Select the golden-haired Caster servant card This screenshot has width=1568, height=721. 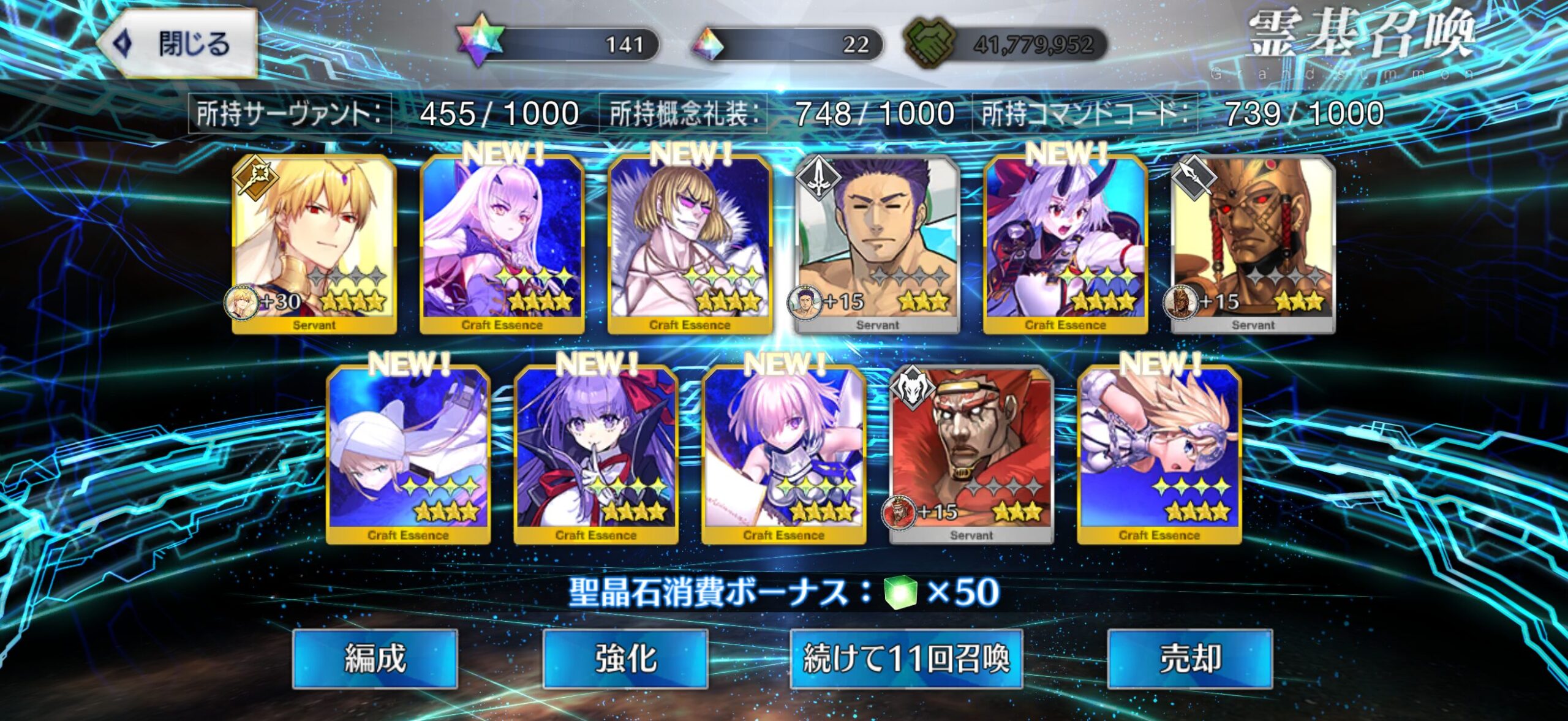(x=314, y=244)
